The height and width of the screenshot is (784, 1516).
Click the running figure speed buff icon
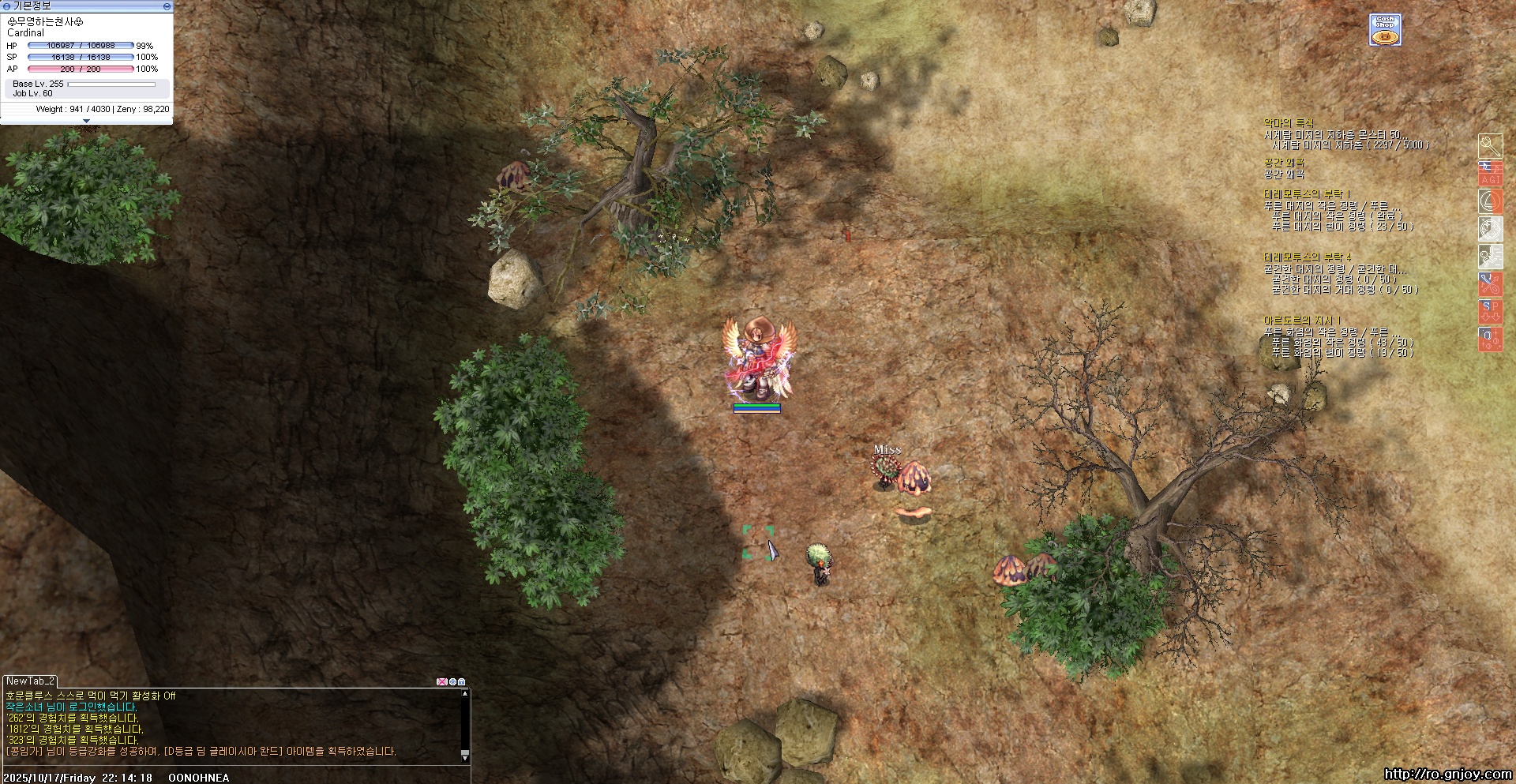click(x=1490, y=257)
